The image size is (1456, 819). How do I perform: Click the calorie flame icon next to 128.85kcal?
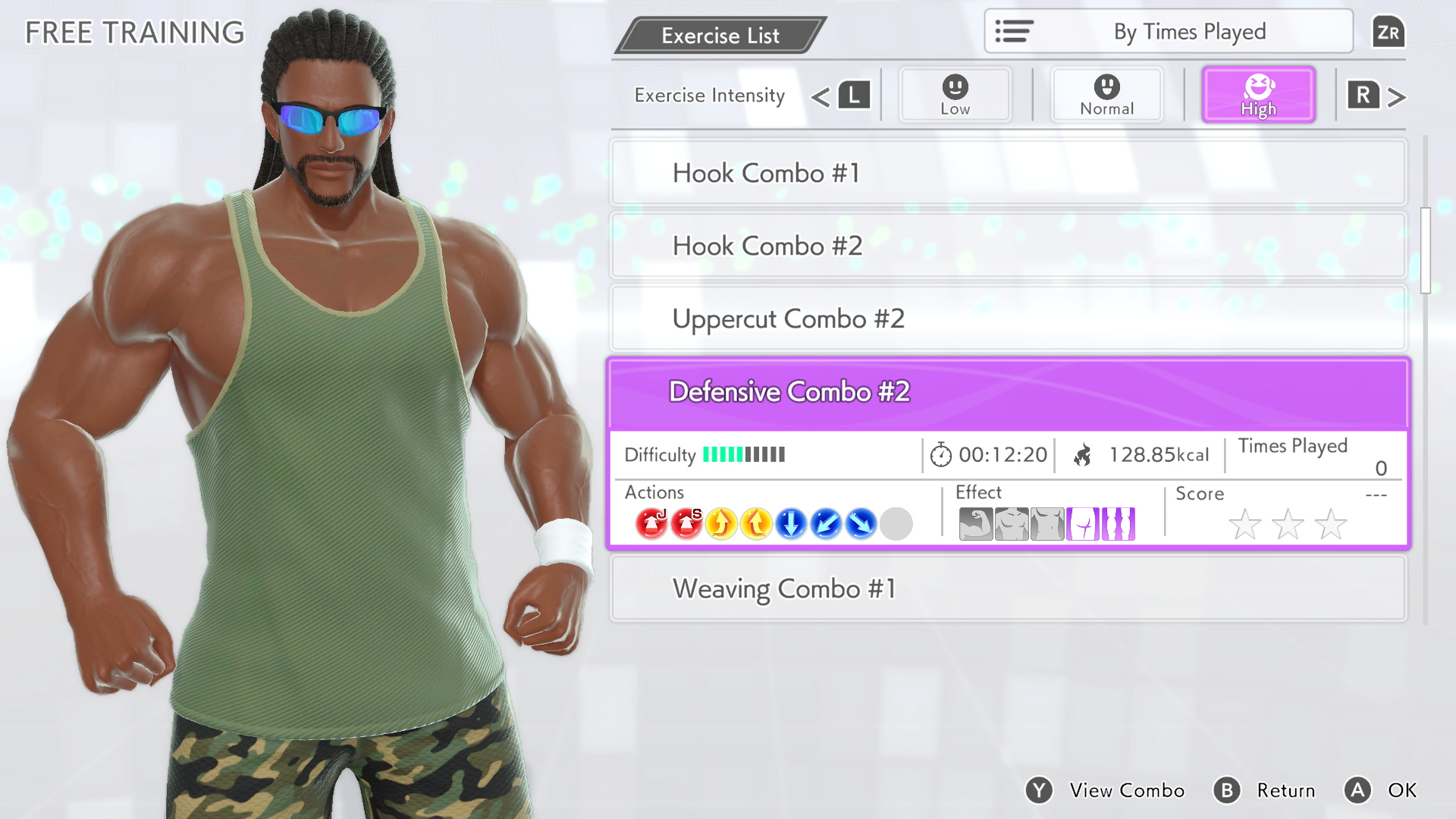click(x=1083, y=454)
